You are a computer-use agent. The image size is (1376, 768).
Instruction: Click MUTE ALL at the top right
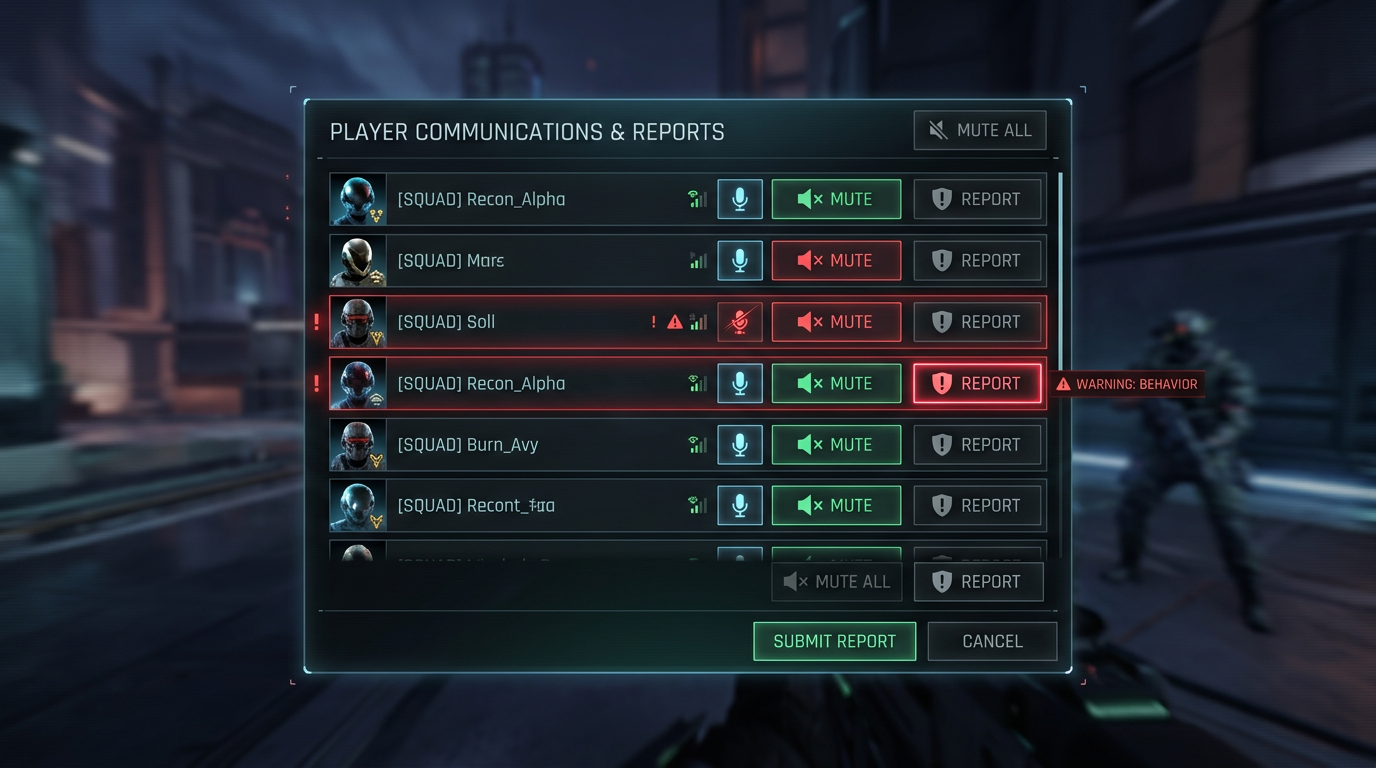[979, 129]
